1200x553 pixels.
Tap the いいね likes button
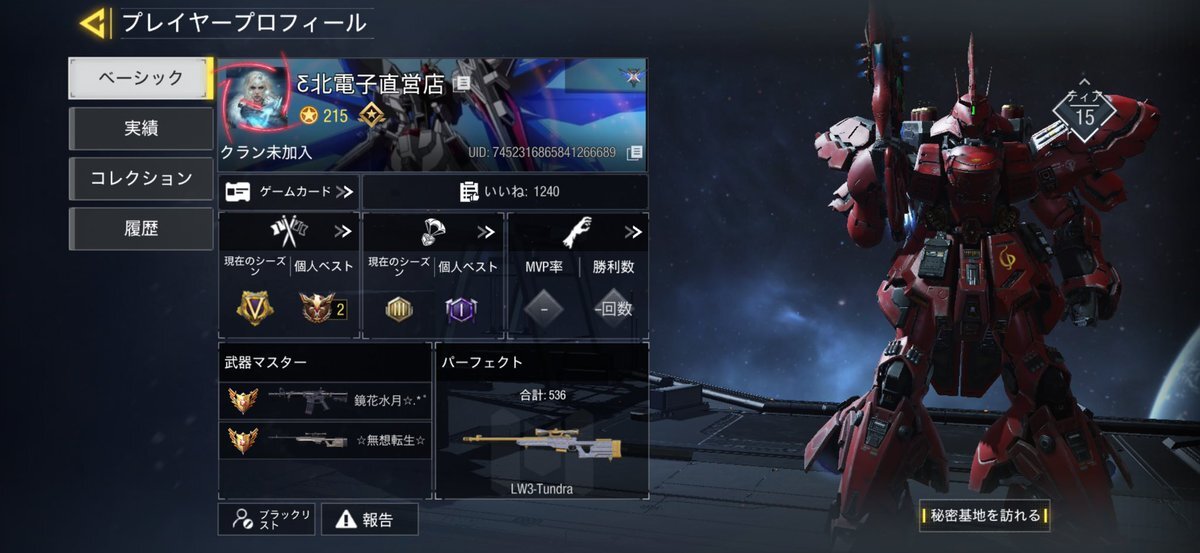point(505,191)
